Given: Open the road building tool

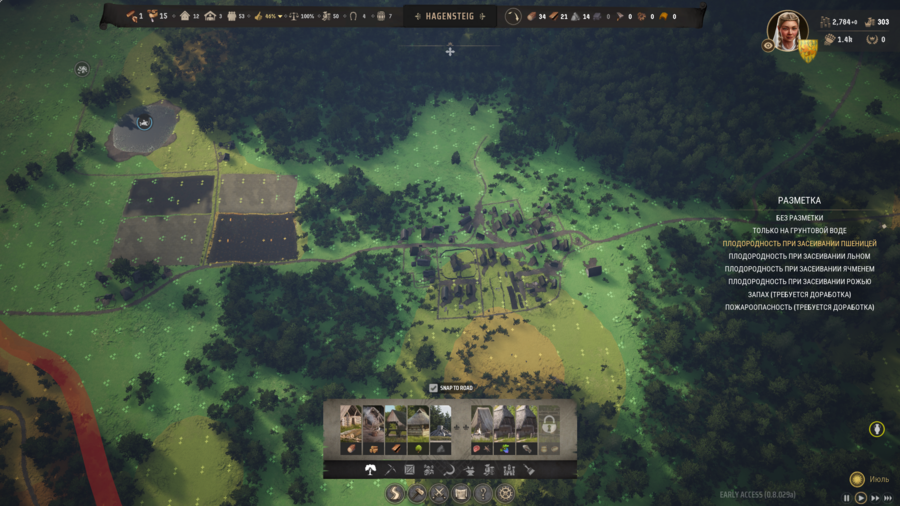Looking at the screenshot, I should click(x=393, y=493).
